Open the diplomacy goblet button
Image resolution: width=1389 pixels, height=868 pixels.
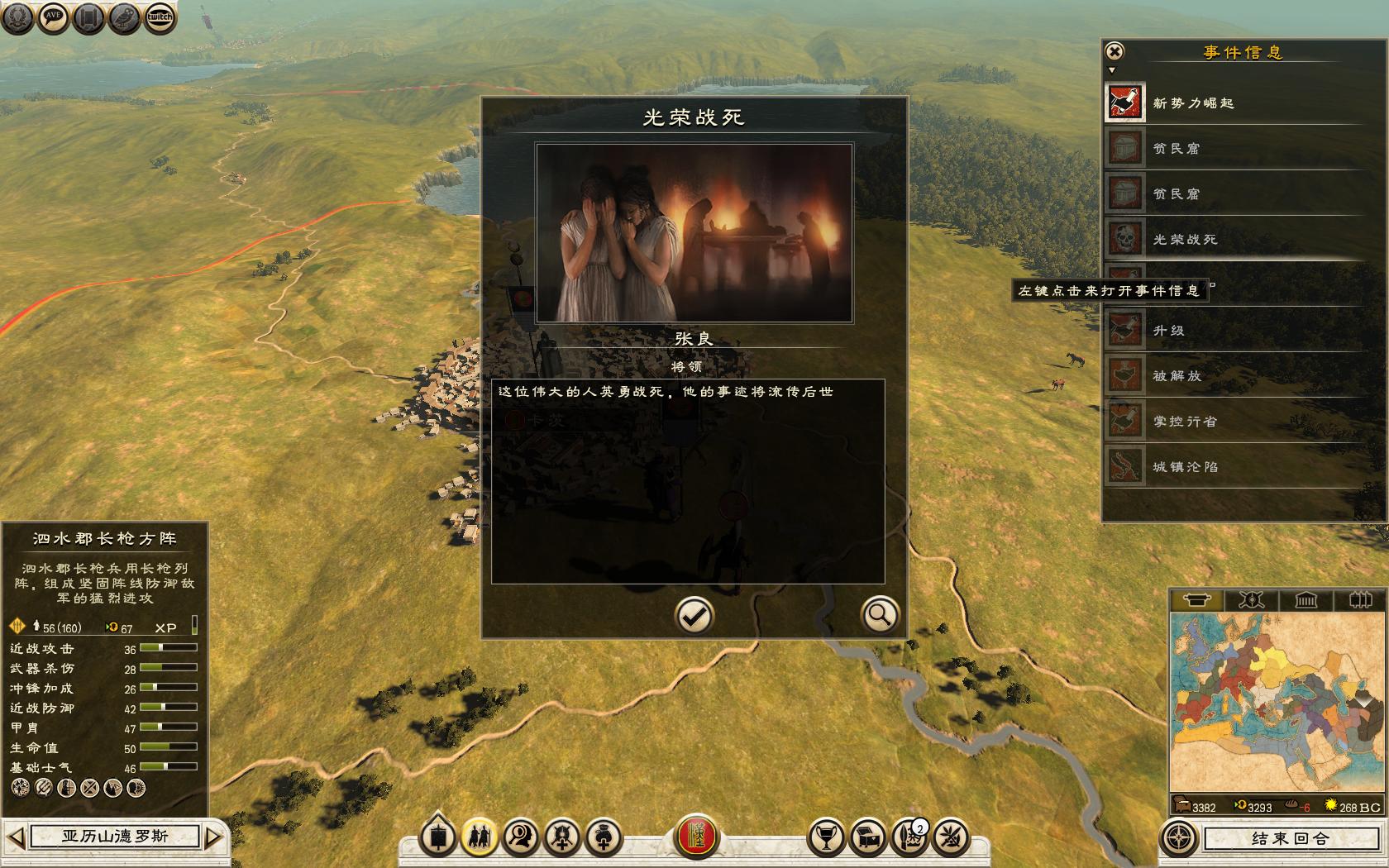click(825, 837)
